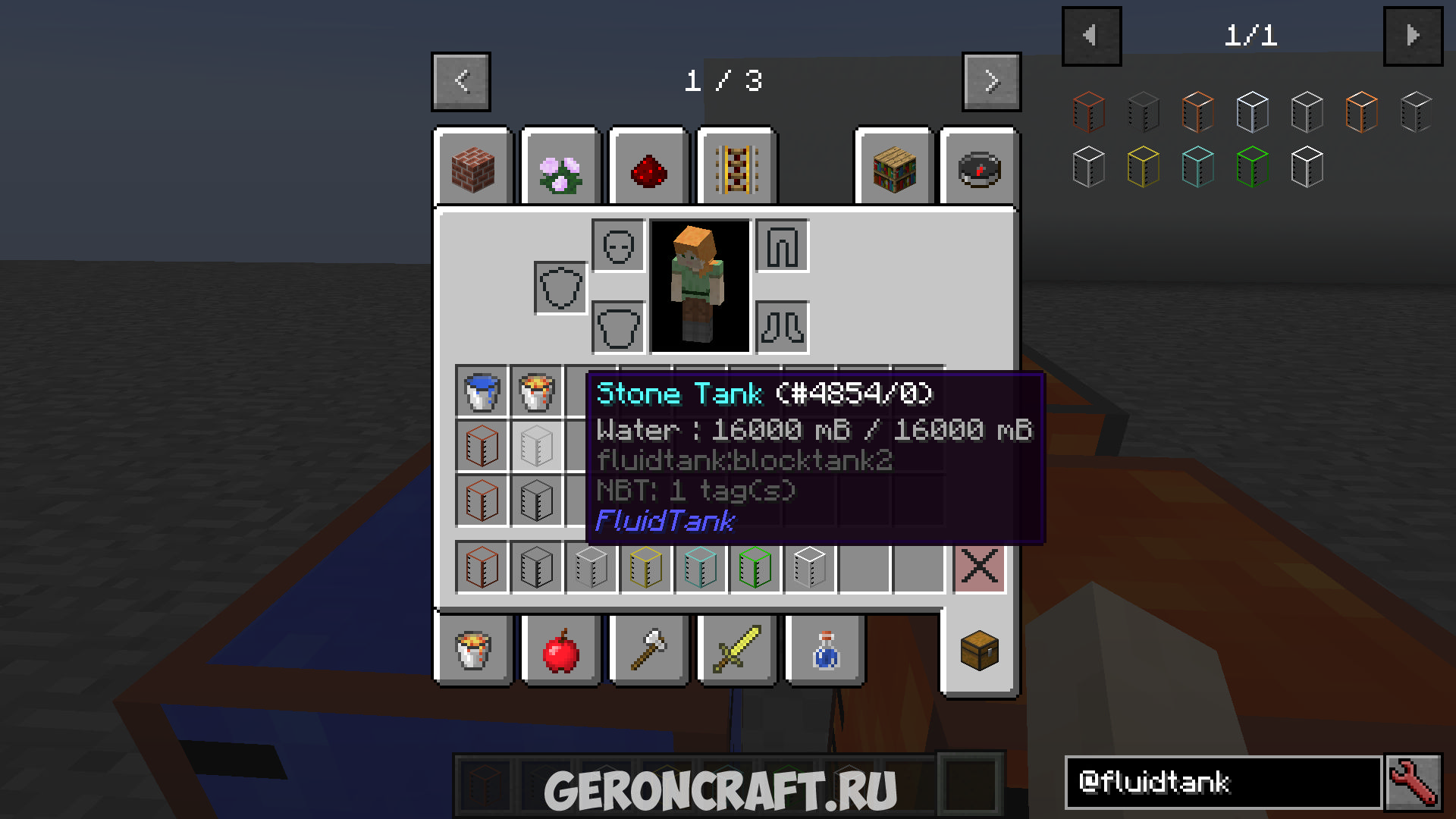Click the destroy item X slot
Viewport: 1456px width, 819px height.
(979, 566)
